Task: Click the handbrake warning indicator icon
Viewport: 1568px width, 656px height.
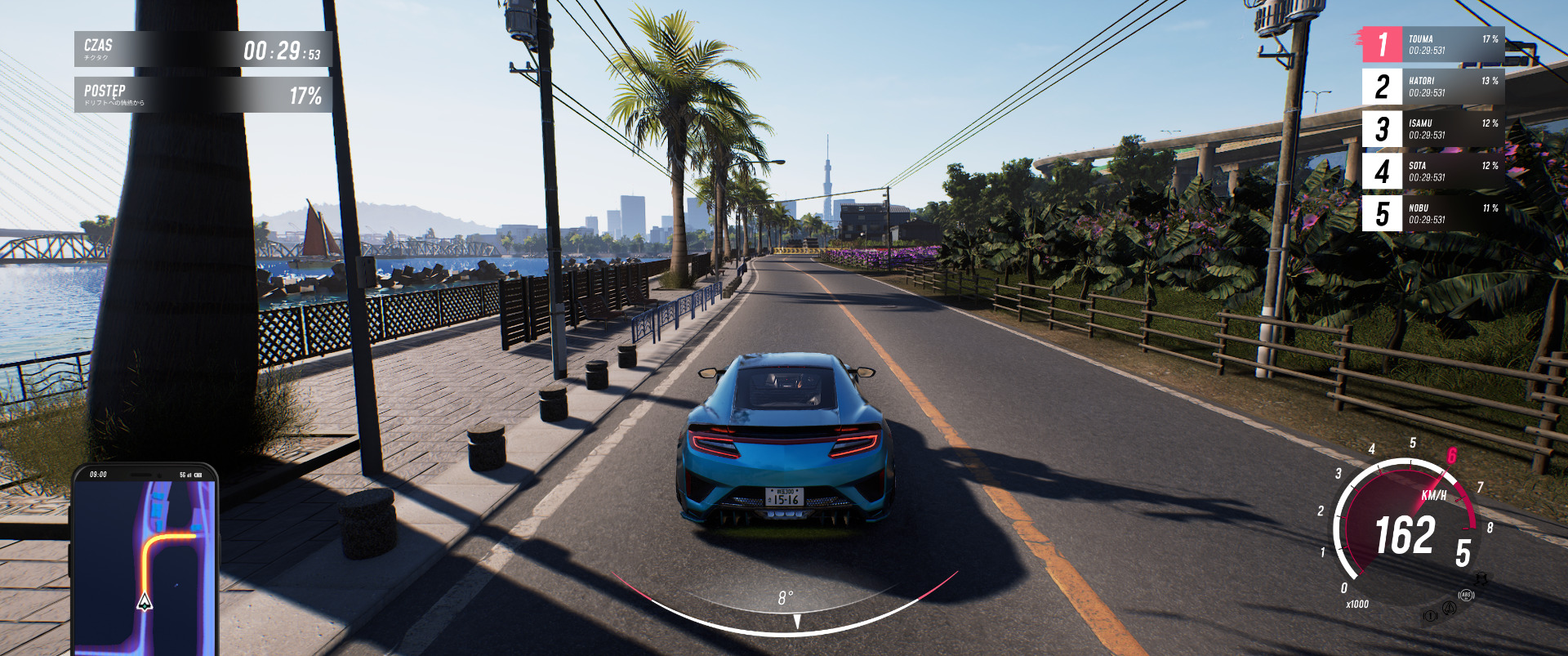Action: tap(1430, 615)
